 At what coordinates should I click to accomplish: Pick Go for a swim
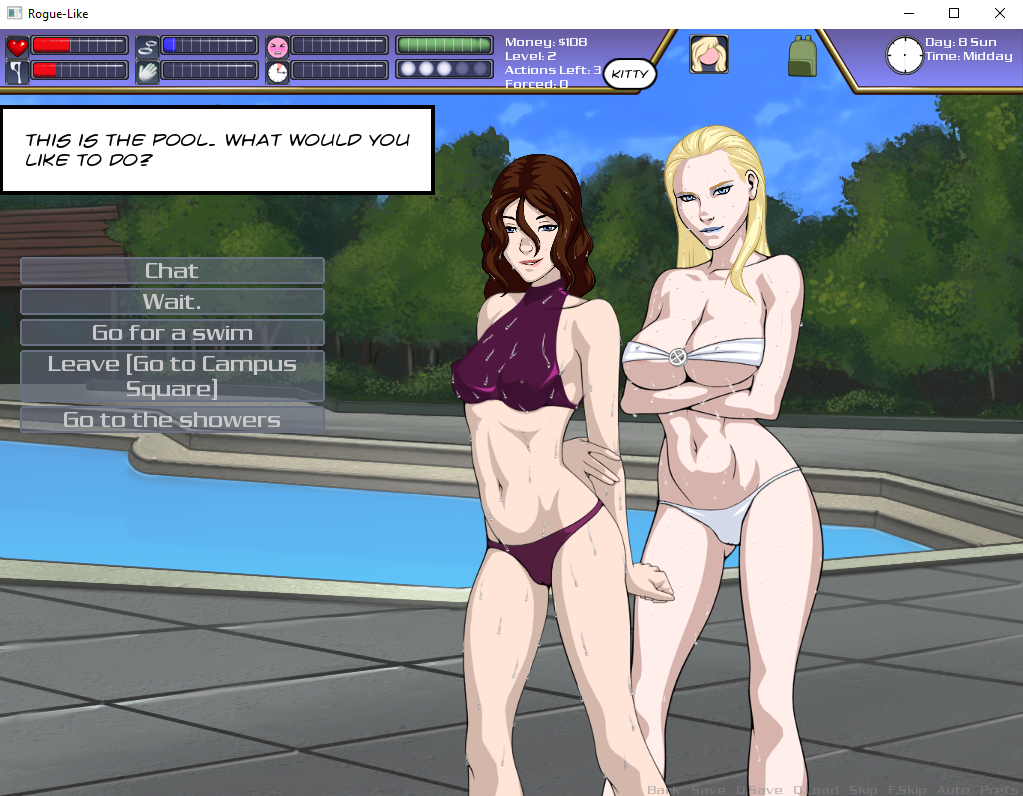point(172,333)
